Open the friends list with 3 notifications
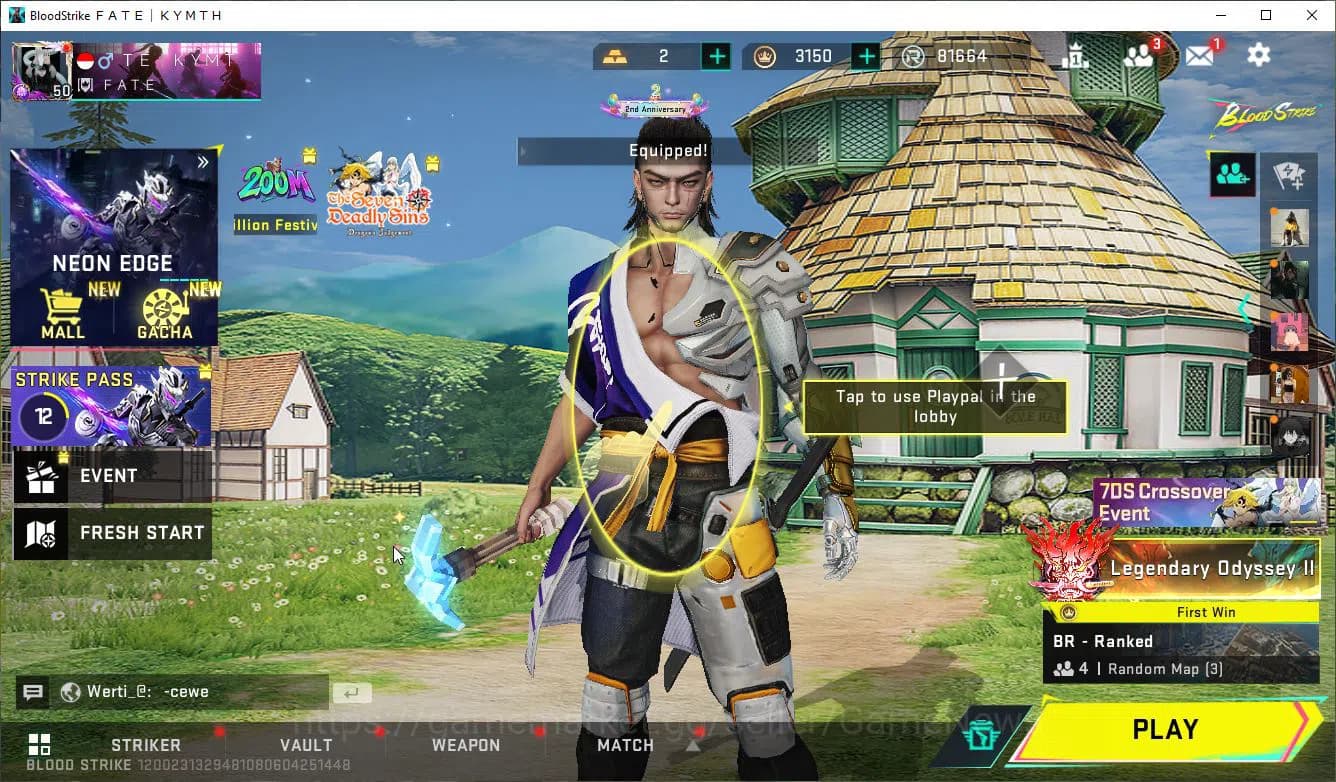This screenshot has height=782, width=1336. pos(1140,56)
